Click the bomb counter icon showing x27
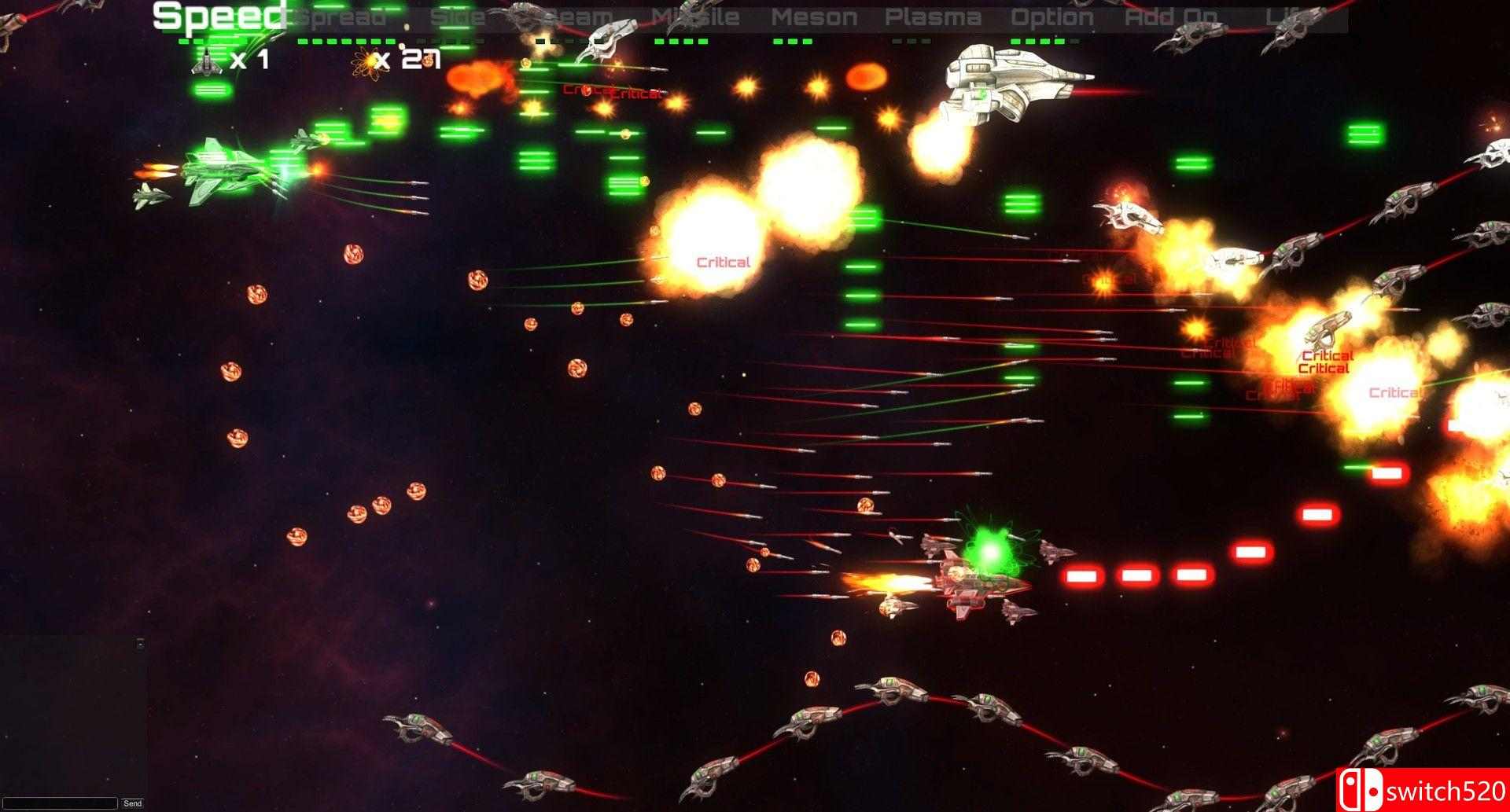 [367, 61]
